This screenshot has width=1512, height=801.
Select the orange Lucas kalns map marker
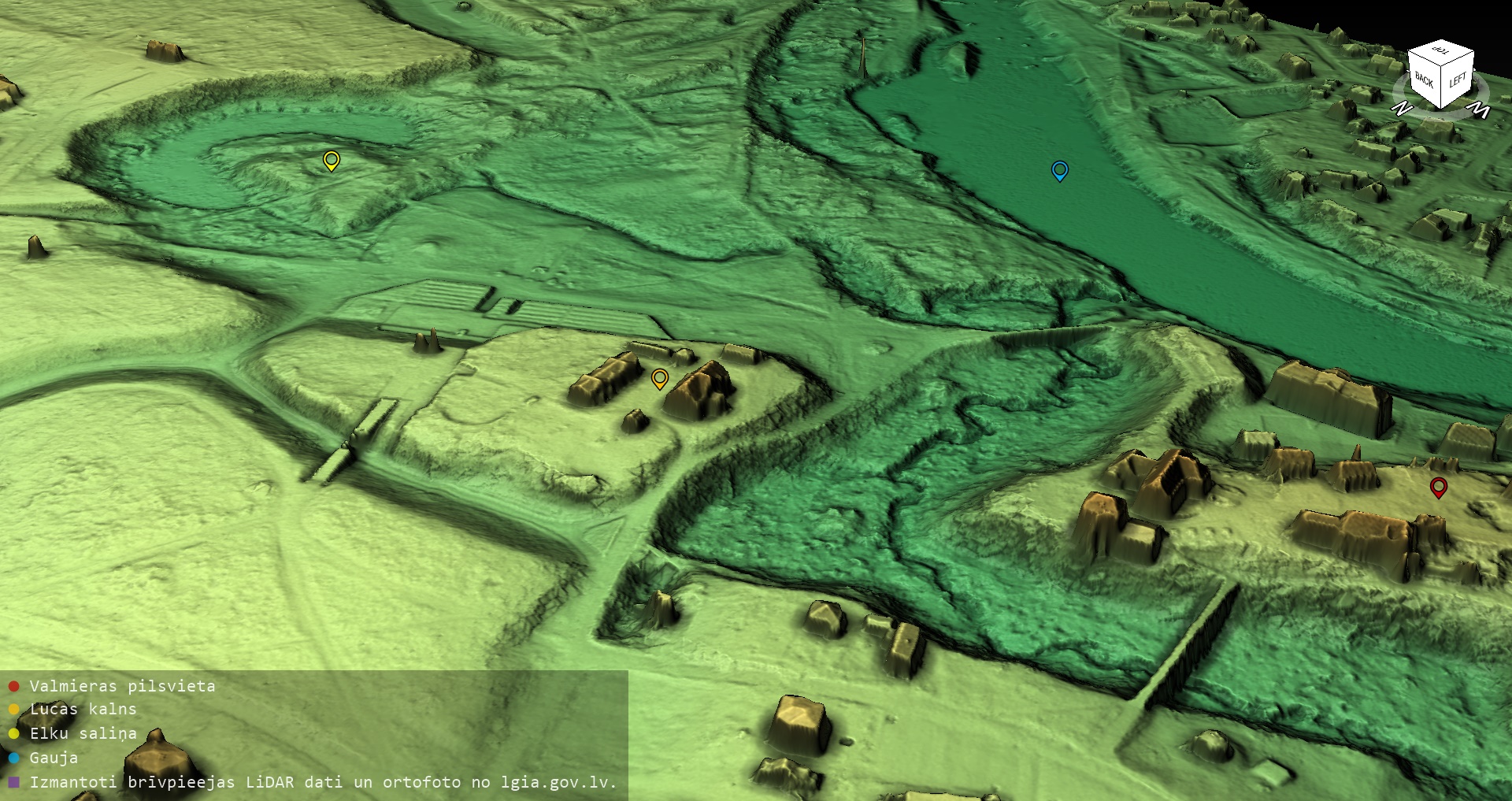[660, 378]
